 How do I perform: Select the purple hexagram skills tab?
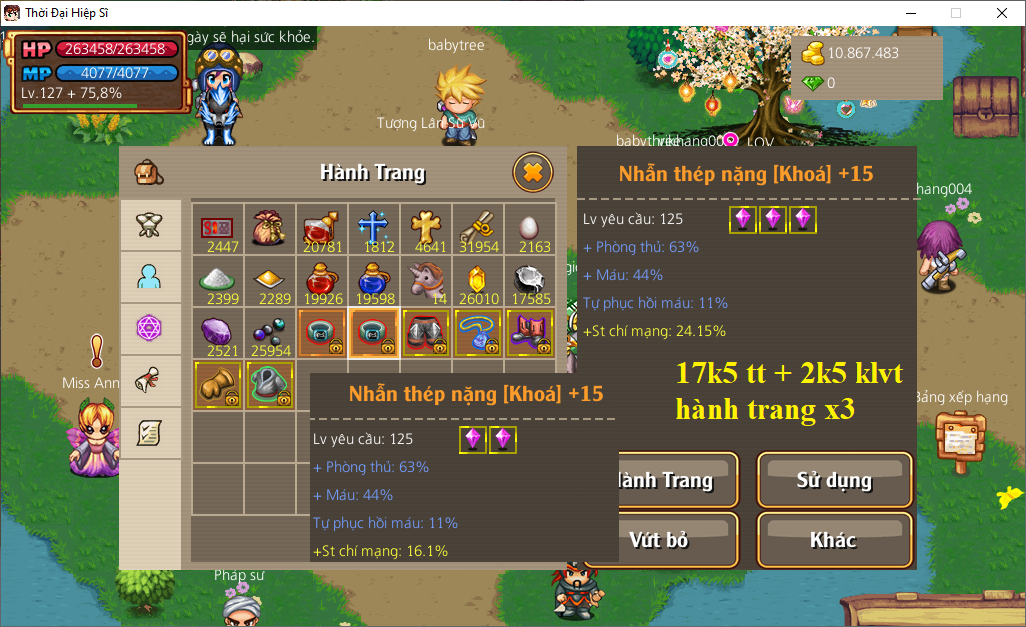pyautogui.click(x=150, y=329)
